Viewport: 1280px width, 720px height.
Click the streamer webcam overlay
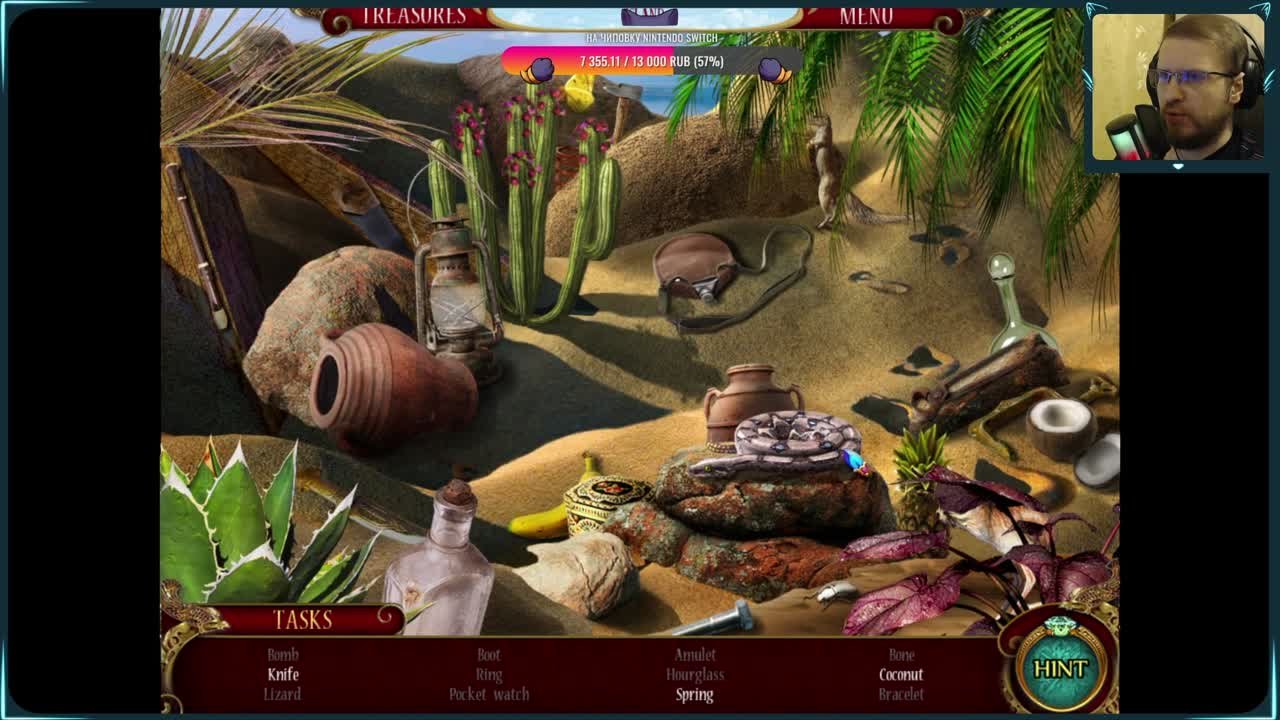pyautogui.click(x=1177, y=87)
